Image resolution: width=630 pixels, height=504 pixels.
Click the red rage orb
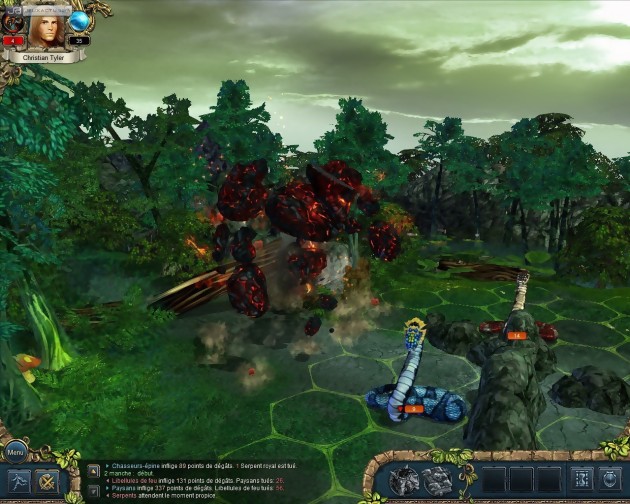12,22
